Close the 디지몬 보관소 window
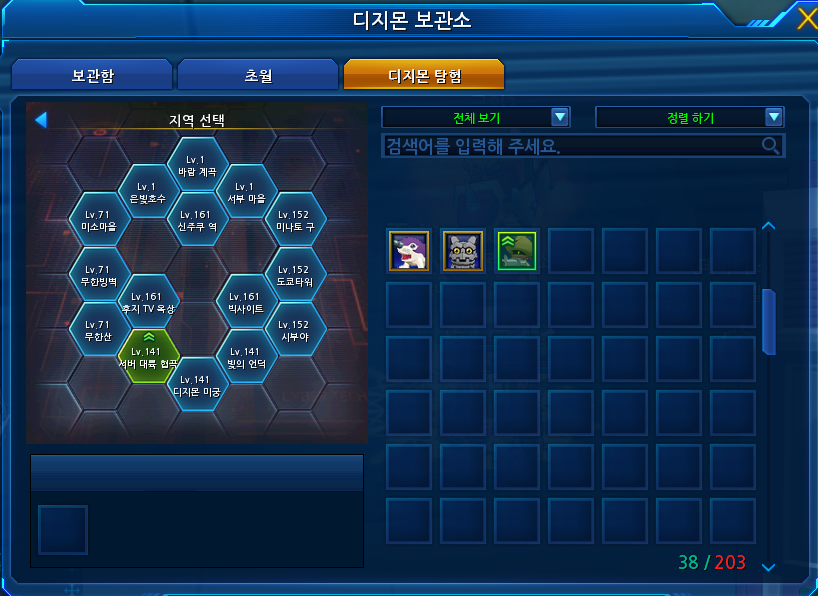This screenshot has height=596, width=818. [x=806, y=19]
